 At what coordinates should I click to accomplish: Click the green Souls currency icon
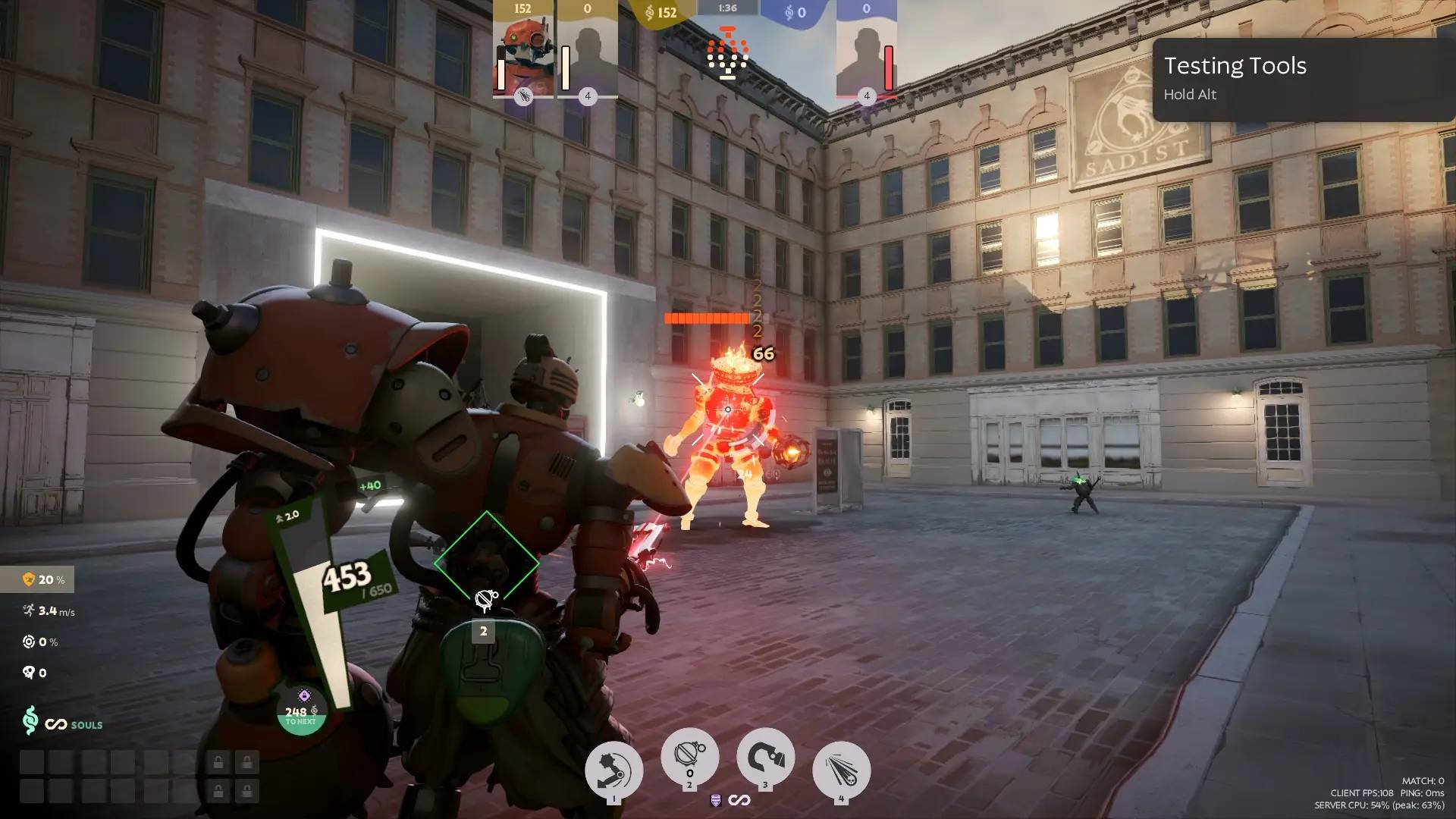[x=30, y=720]
